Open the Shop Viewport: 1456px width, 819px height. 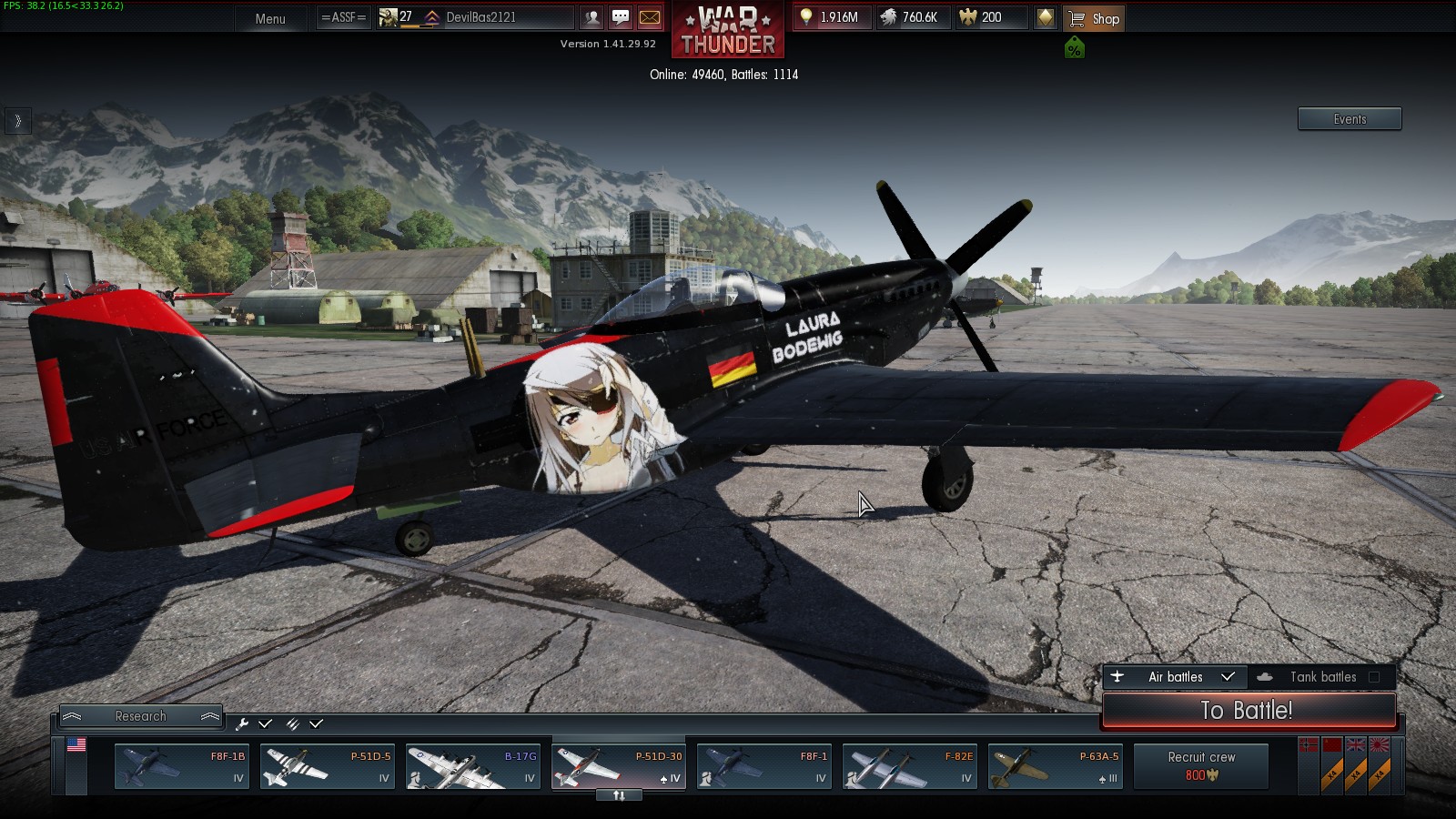click(1094, 18)
